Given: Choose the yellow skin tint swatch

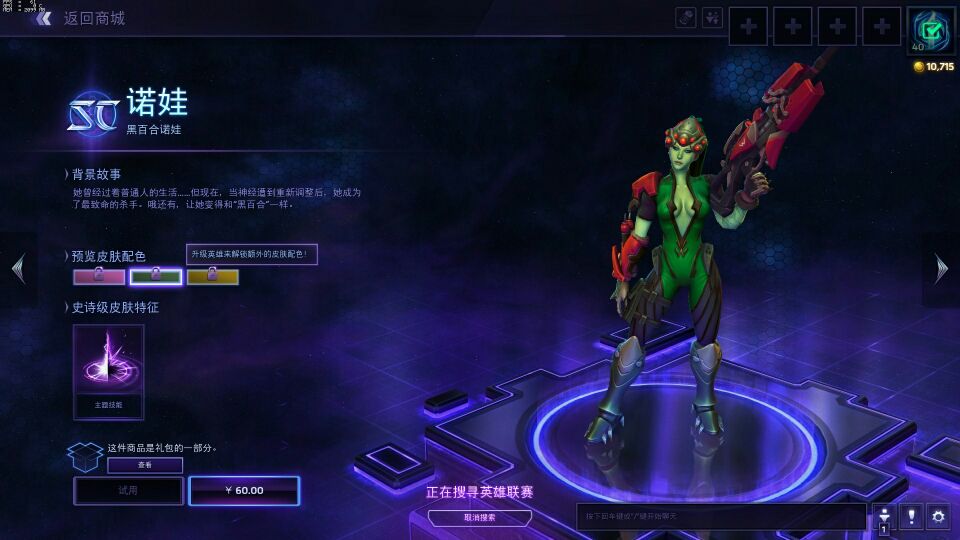Looking at the screenshot, I should tap(213, 277).
